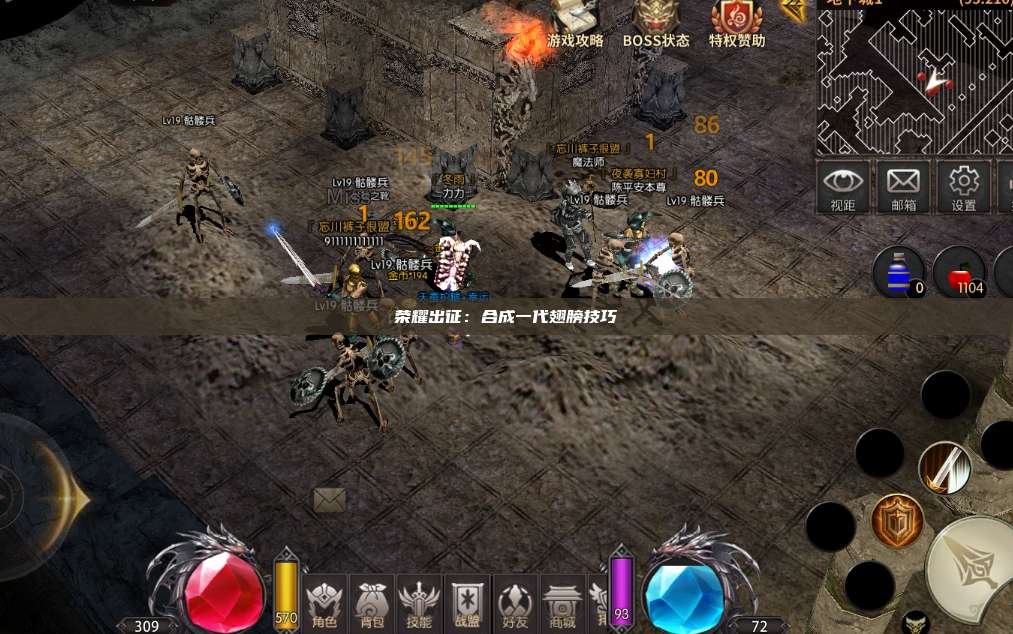Image resolution: width=1013 pixels, height=634 pixels.
Task: Activate the sword slash skill
Action: (x=945, y=468)
